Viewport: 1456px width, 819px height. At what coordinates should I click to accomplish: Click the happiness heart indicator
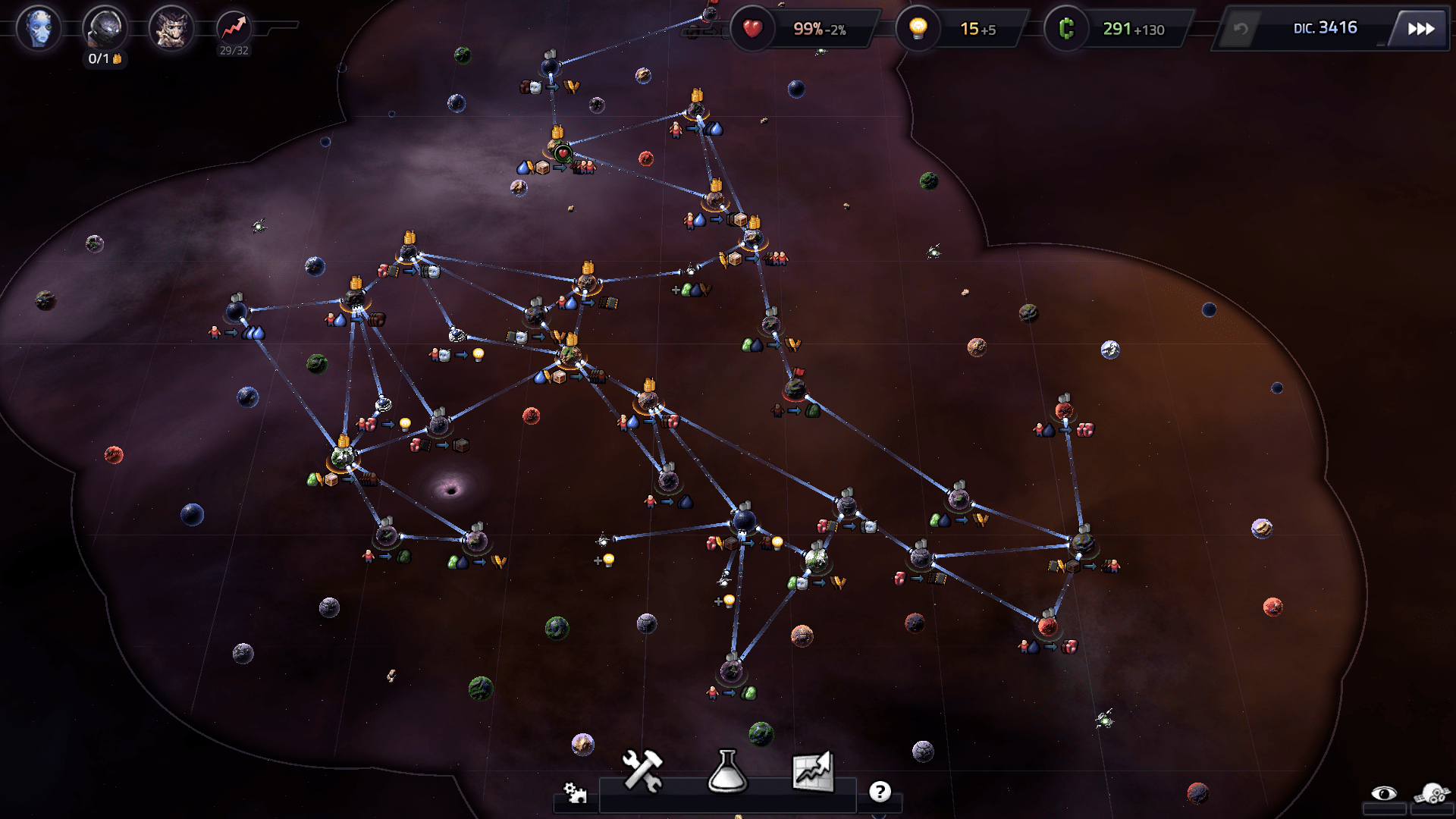752,29
